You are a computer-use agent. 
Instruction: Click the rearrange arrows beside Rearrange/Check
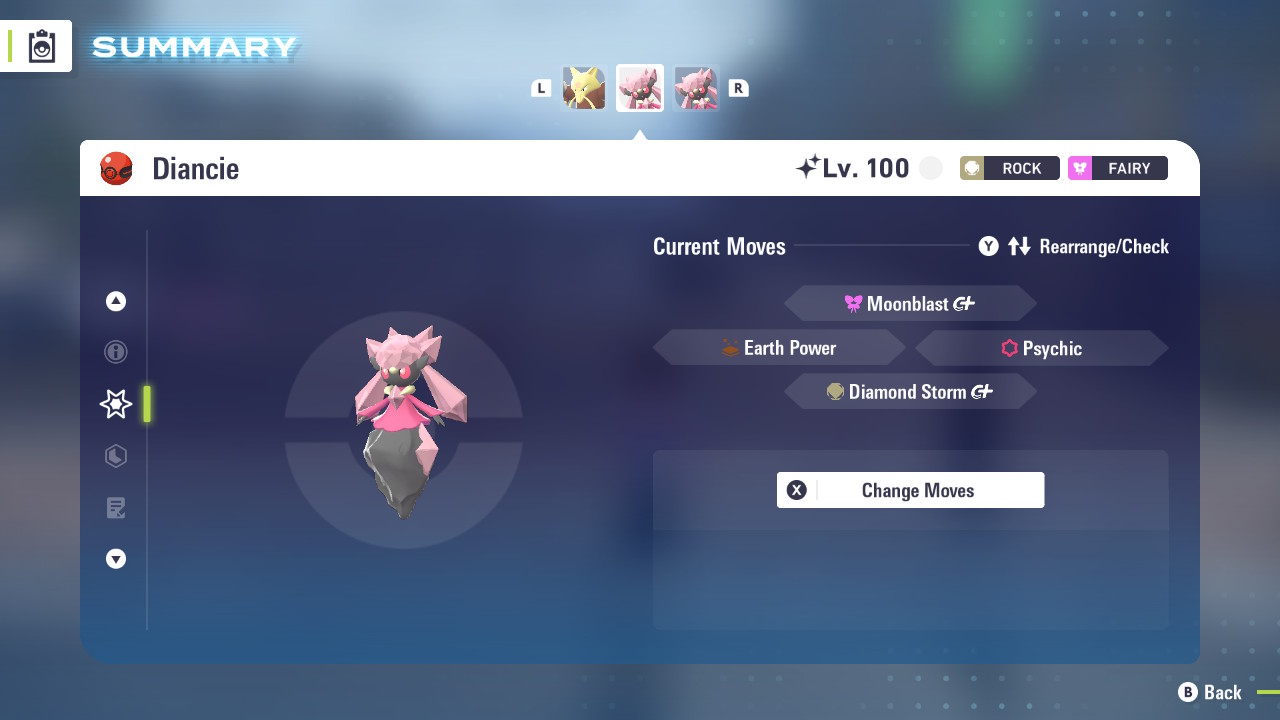(1020, 246)
